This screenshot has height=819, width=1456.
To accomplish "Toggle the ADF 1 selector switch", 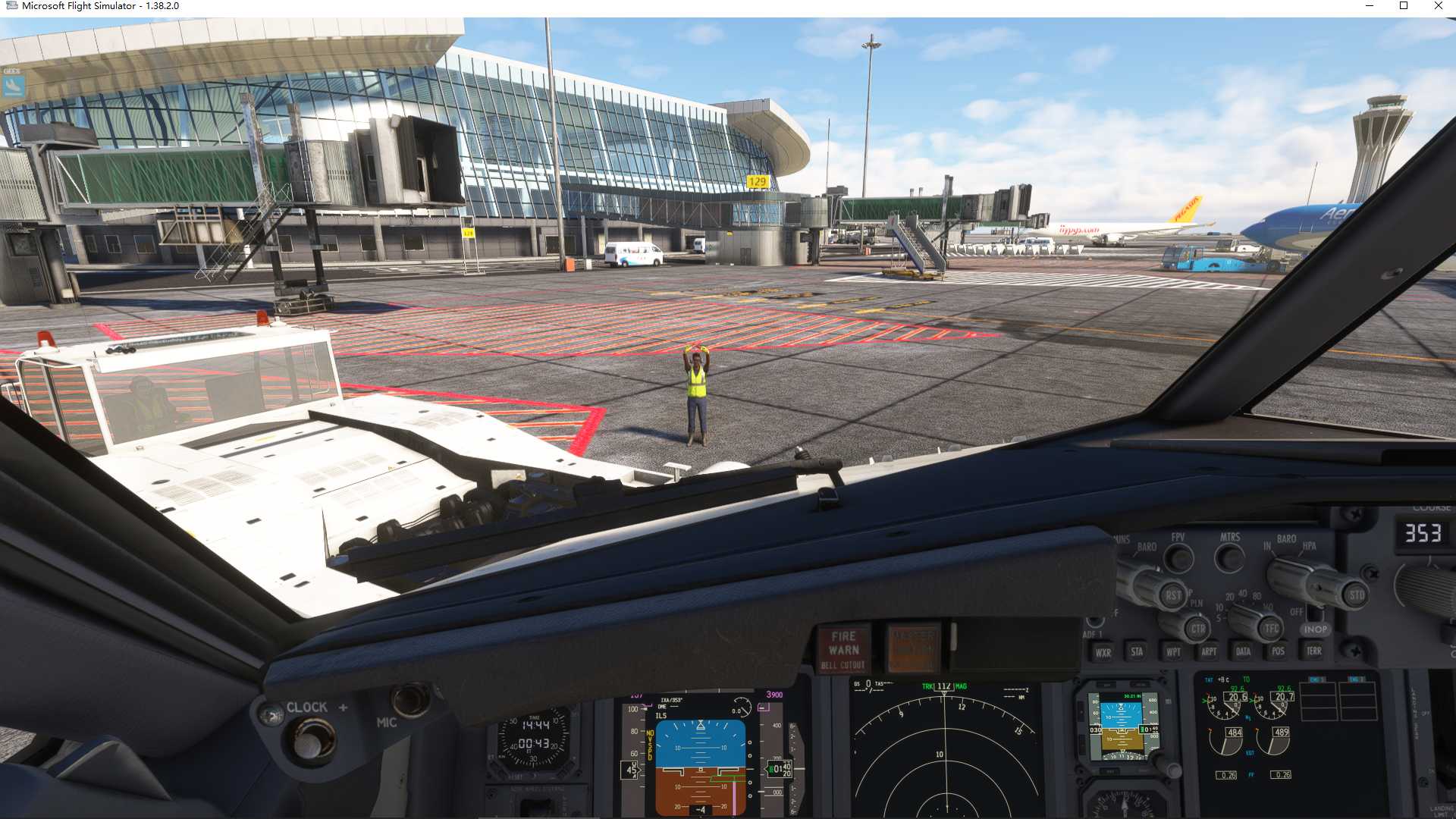I will (x=1095, y=622).
